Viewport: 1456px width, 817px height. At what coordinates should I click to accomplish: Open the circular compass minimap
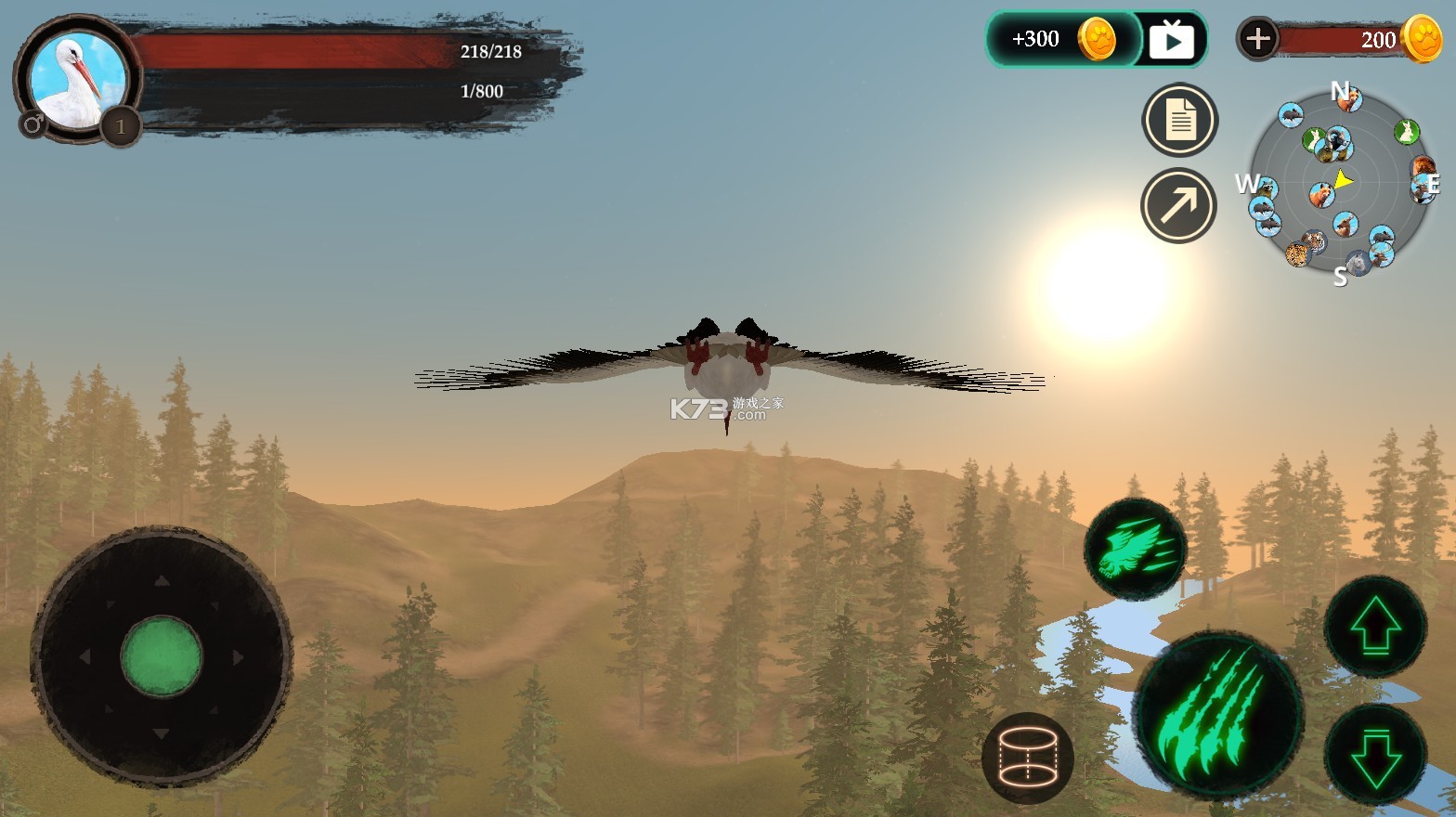(1340, 183)
